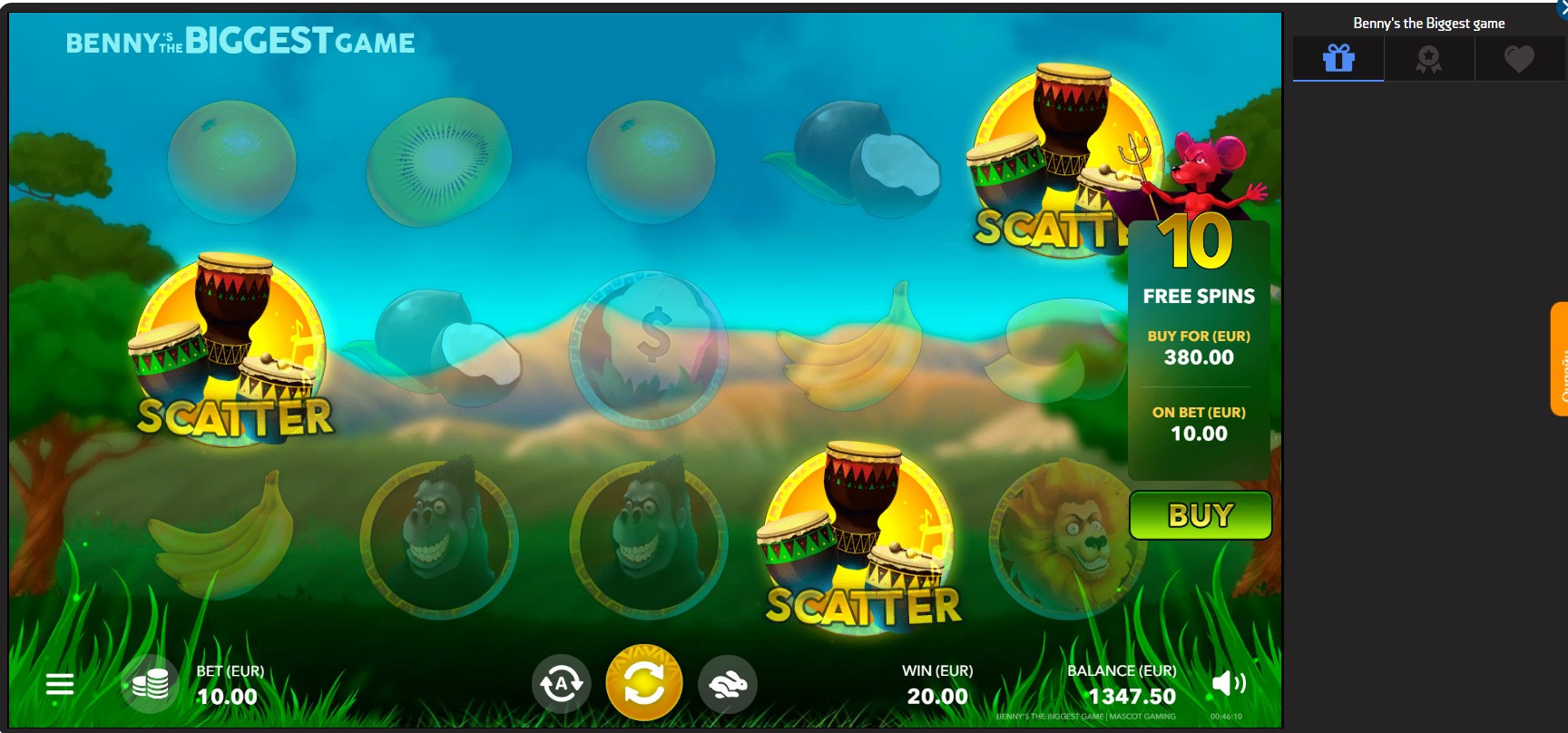Toggle autoplay with the A arrow button
Screen dimensions: 1568x733
click(561, 684)
